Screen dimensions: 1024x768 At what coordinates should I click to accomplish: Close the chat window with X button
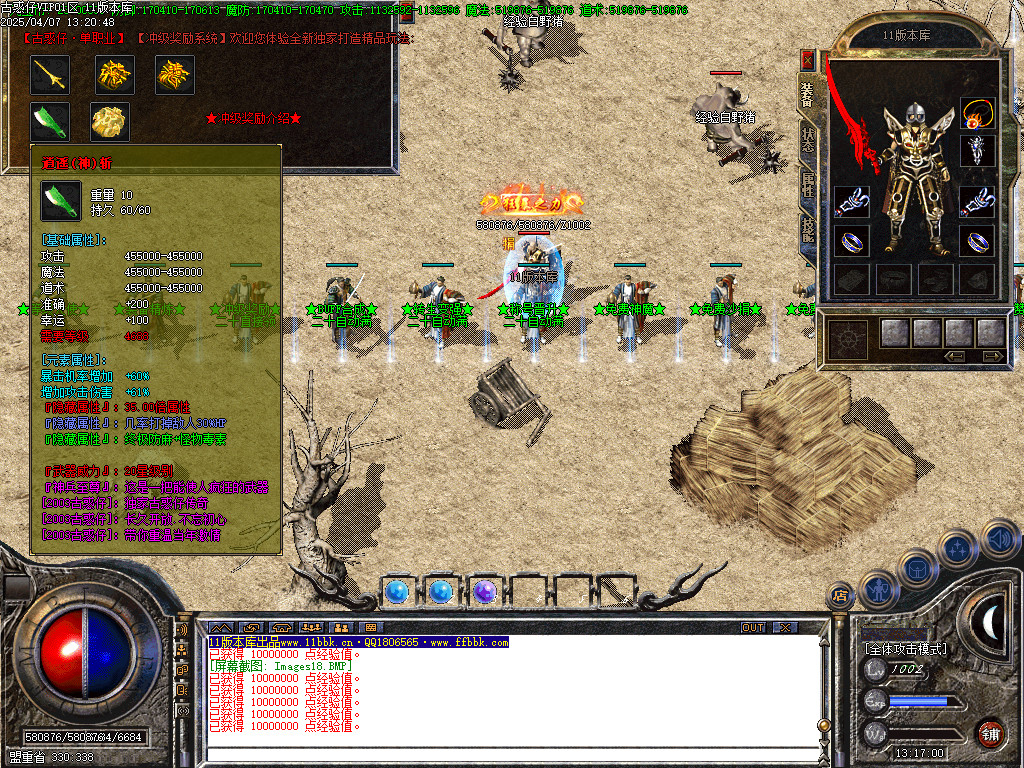[x=785, y=627]
